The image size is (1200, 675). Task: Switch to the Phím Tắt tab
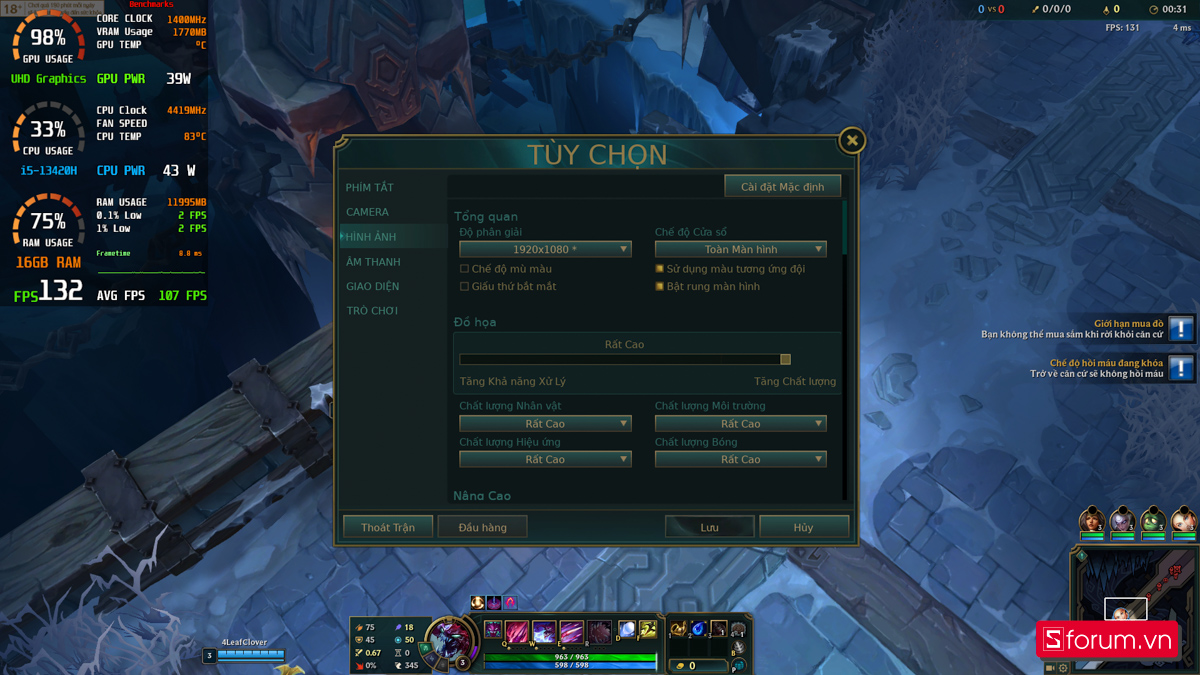370,188
